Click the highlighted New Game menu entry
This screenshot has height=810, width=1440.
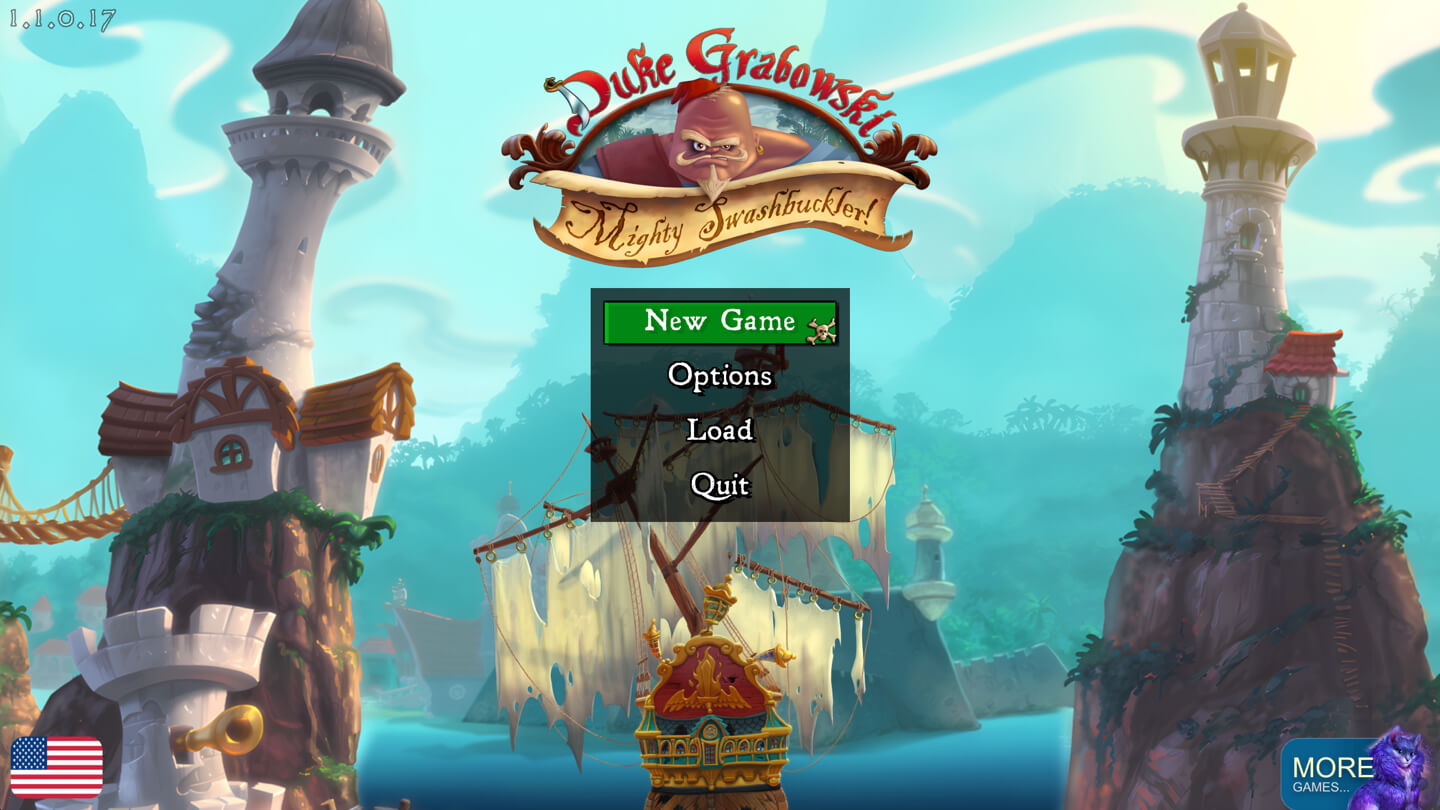tap(720, 322)
